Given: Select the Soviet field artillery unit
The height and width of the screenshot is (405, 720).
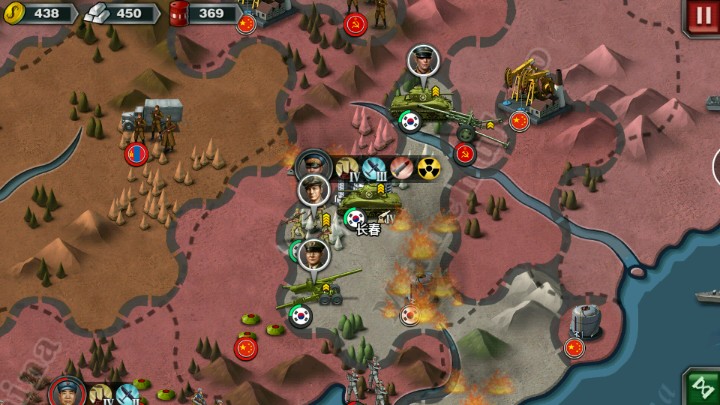Looking at the screenshot, I should pyautogui.click(x=466, y=127).
